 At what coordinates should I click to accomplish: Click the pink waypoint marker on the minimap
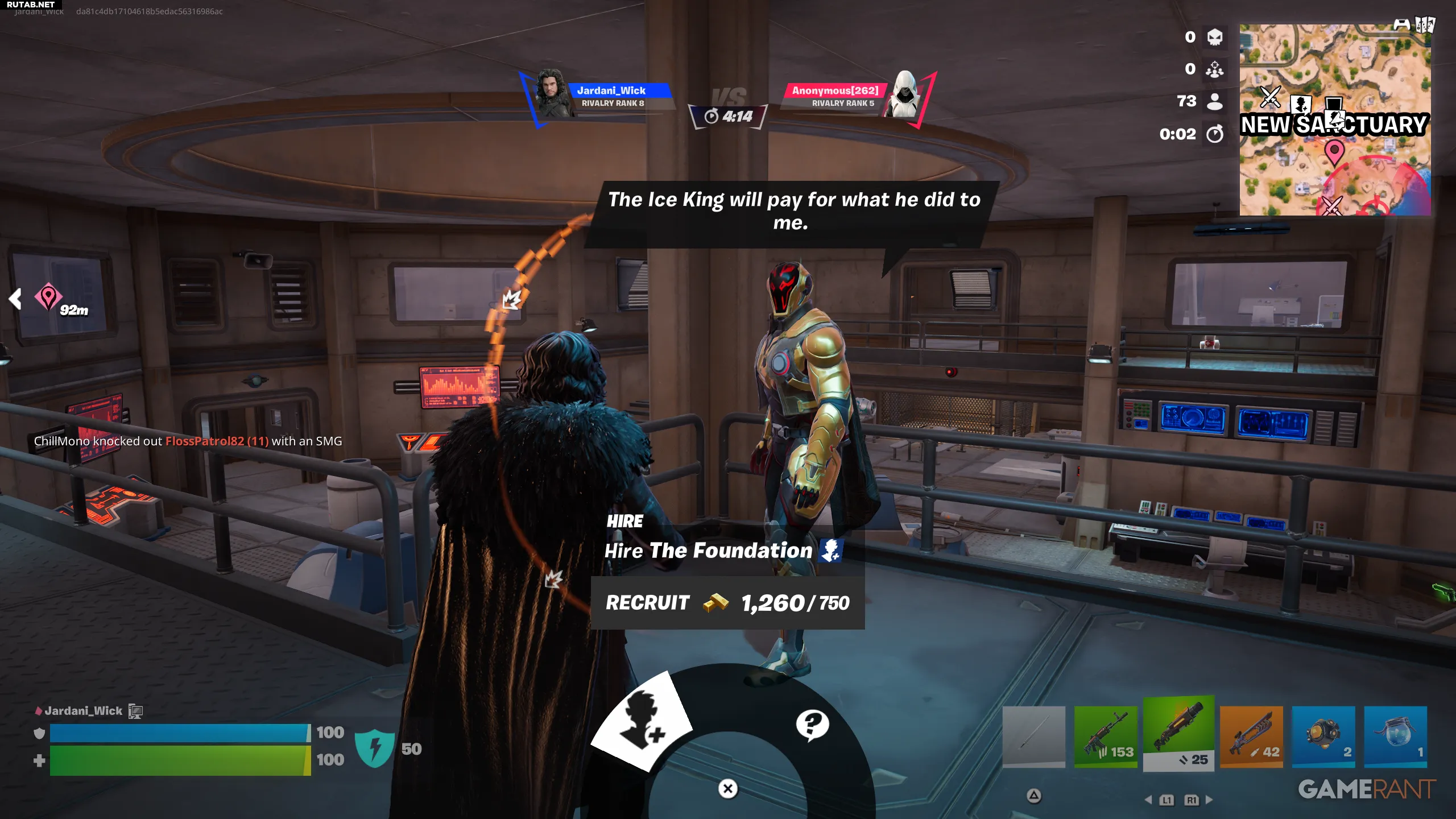pos(1334,152)
